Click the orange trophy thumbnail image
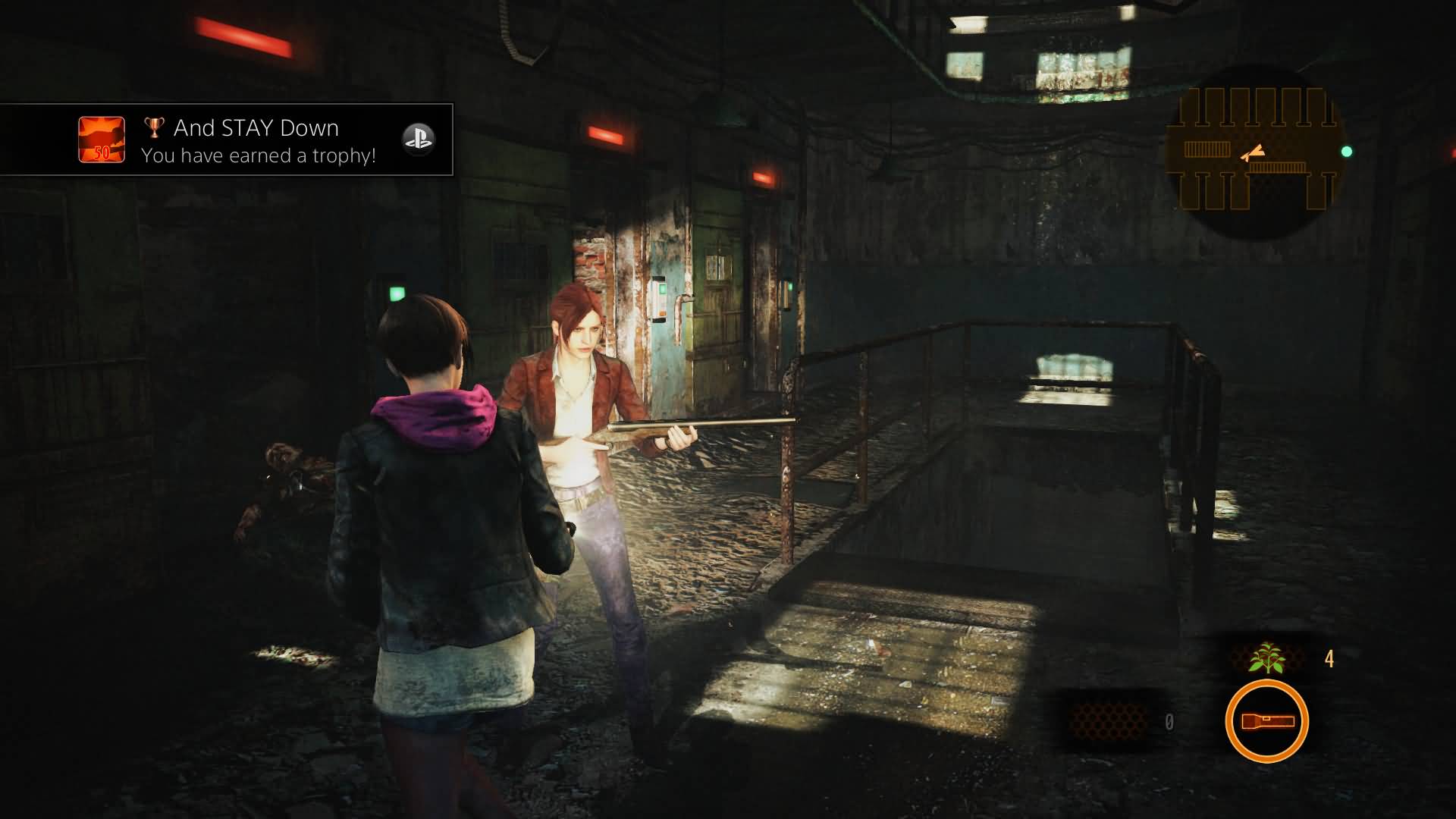Viewport: 1456px width, 819px height. point(102,140)
